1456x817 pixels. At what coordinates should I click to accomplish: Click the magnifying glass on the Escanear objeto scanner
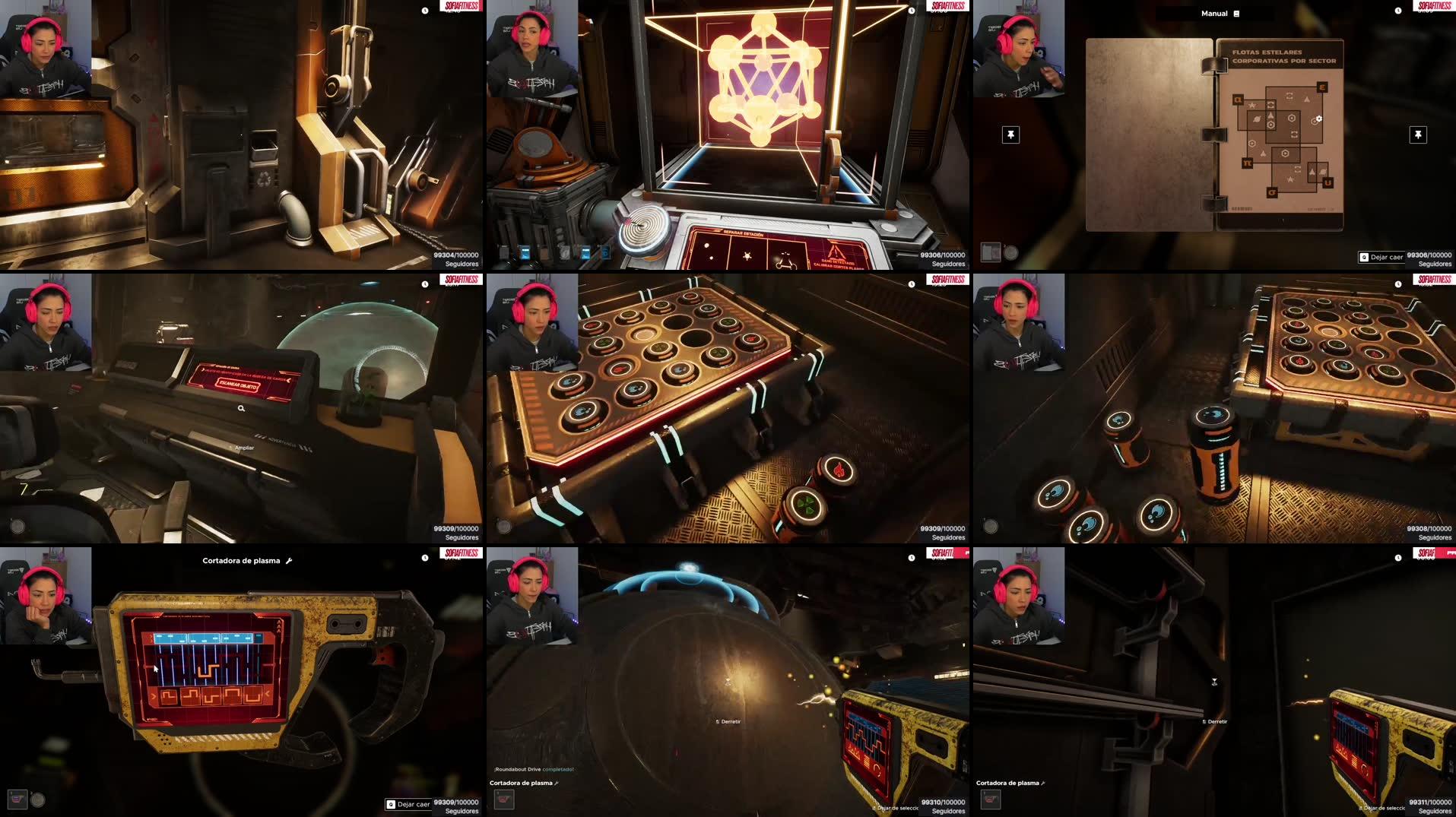241,408
